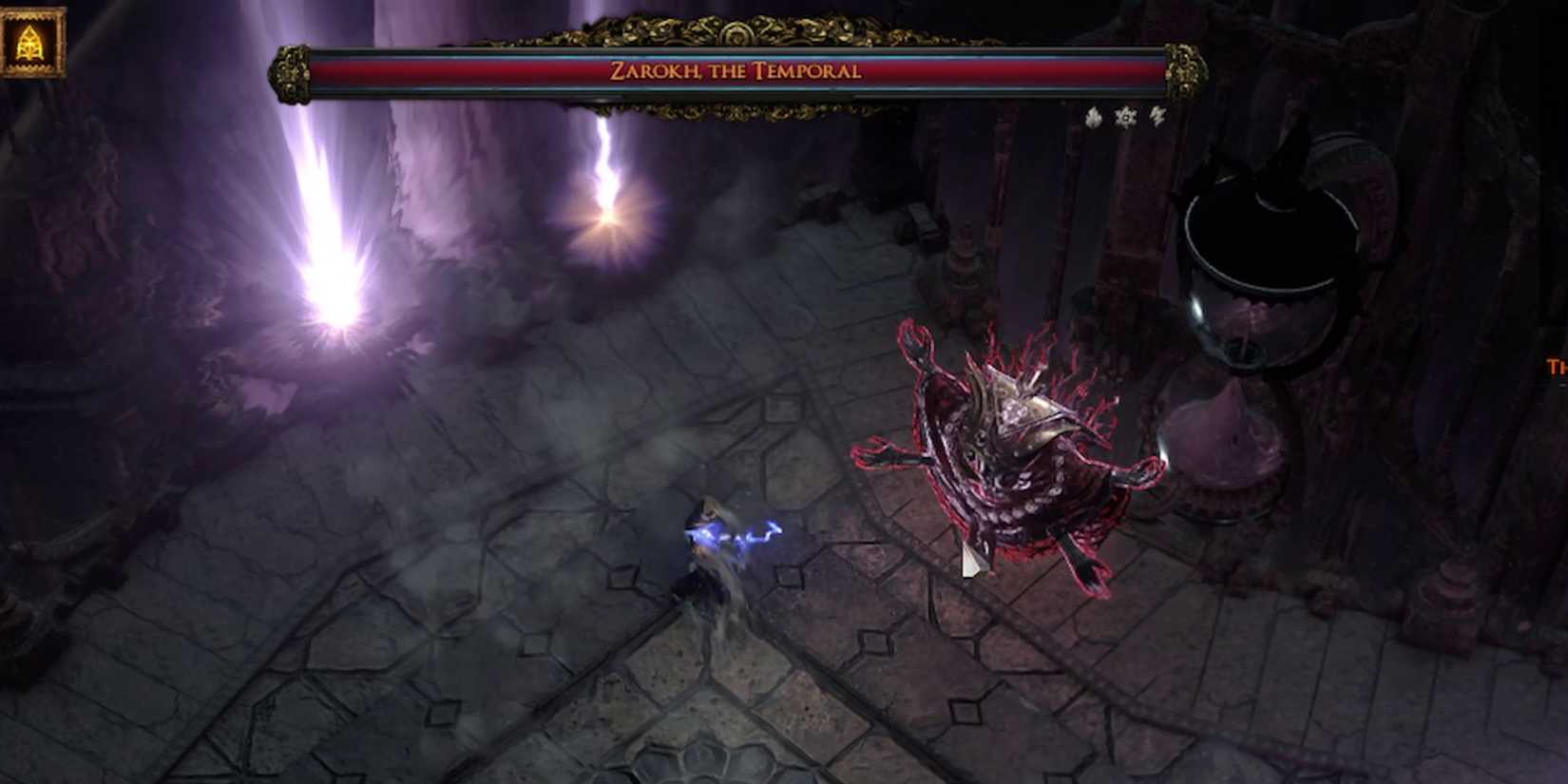Click the fire damage icon below boss bar
The width and height of the screenshot is (1568, 784).
tap(1095, 117)
